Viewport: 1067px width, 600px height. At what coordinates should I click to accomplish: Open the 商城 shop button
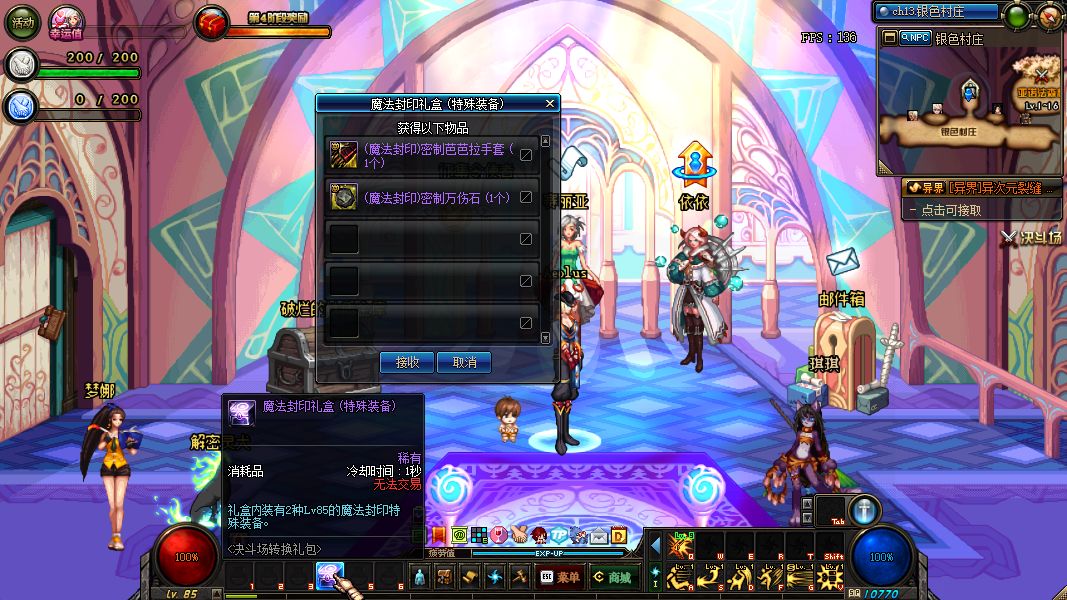(x=612, y=577)
